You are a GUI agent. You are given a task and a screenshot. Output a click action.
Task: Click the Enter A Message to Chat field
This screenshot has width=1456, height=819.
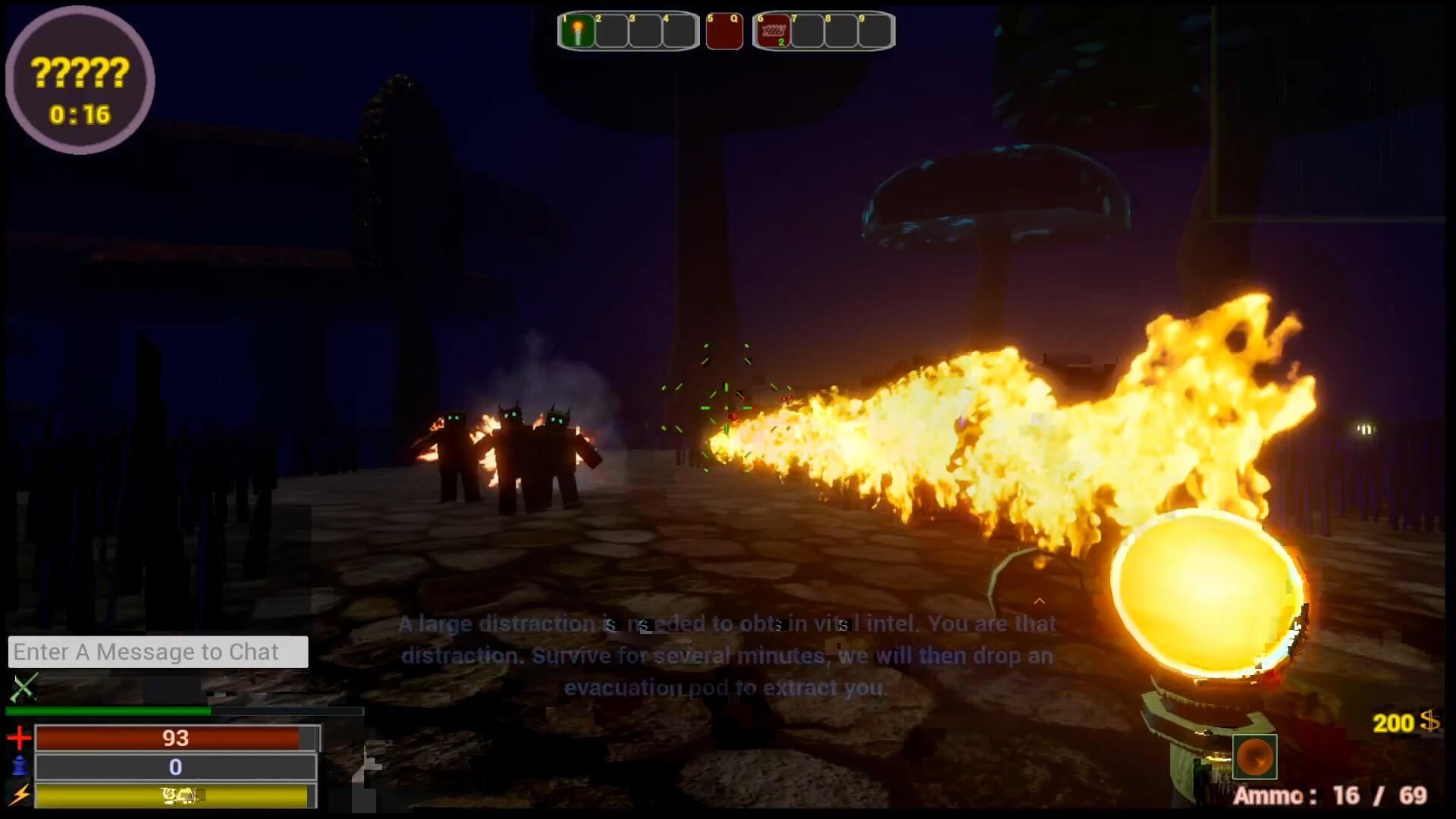157,651
